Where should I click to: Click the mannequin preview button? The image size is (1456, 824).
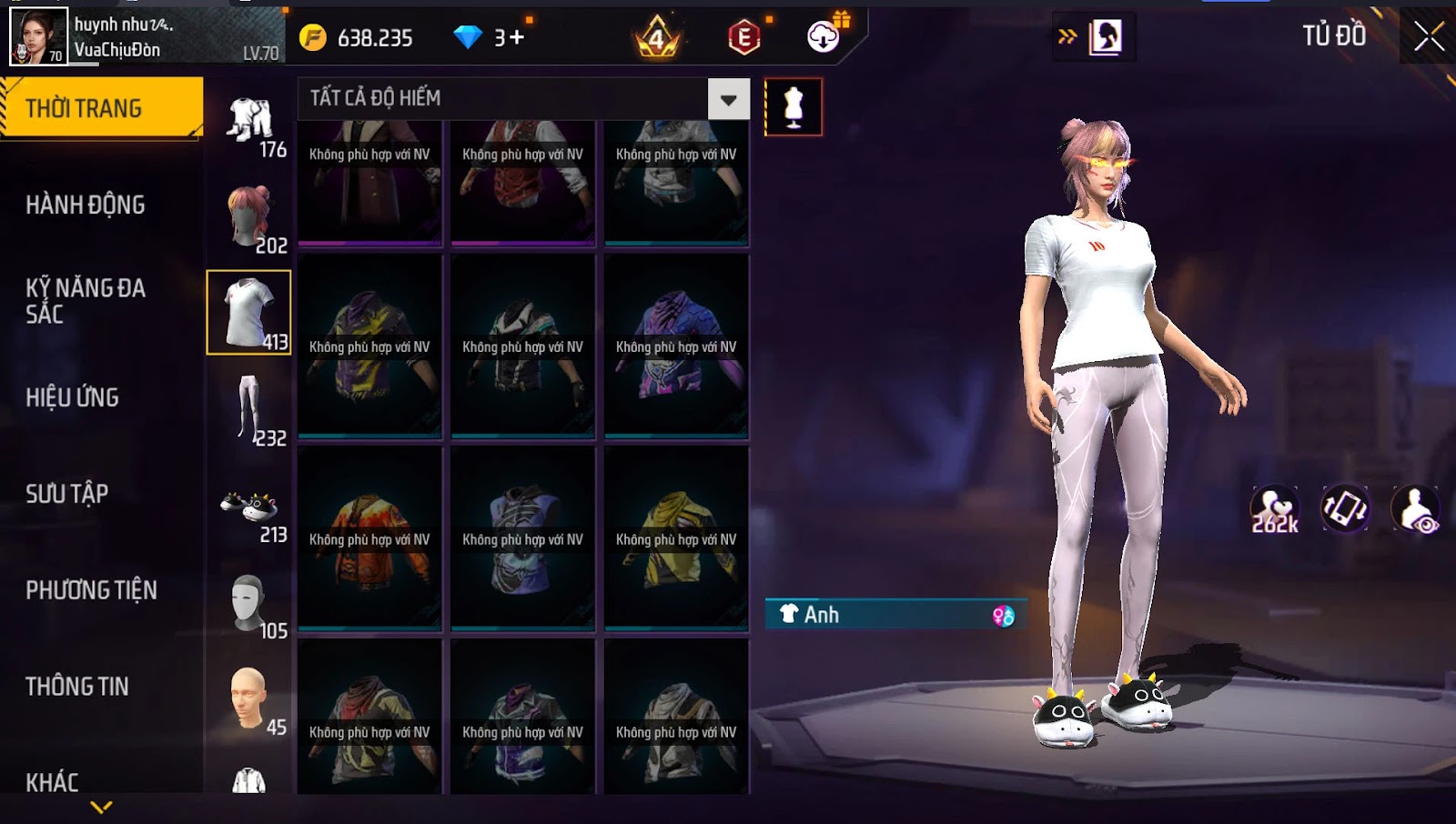(794, 107)
